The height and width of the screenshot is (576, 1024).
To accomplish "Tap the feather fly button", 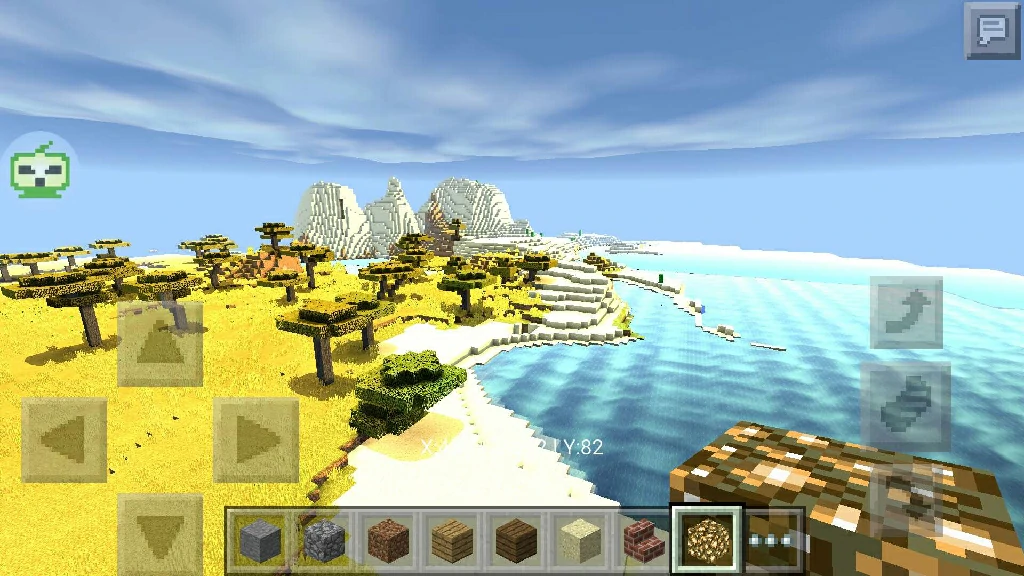I will point(906,405).
